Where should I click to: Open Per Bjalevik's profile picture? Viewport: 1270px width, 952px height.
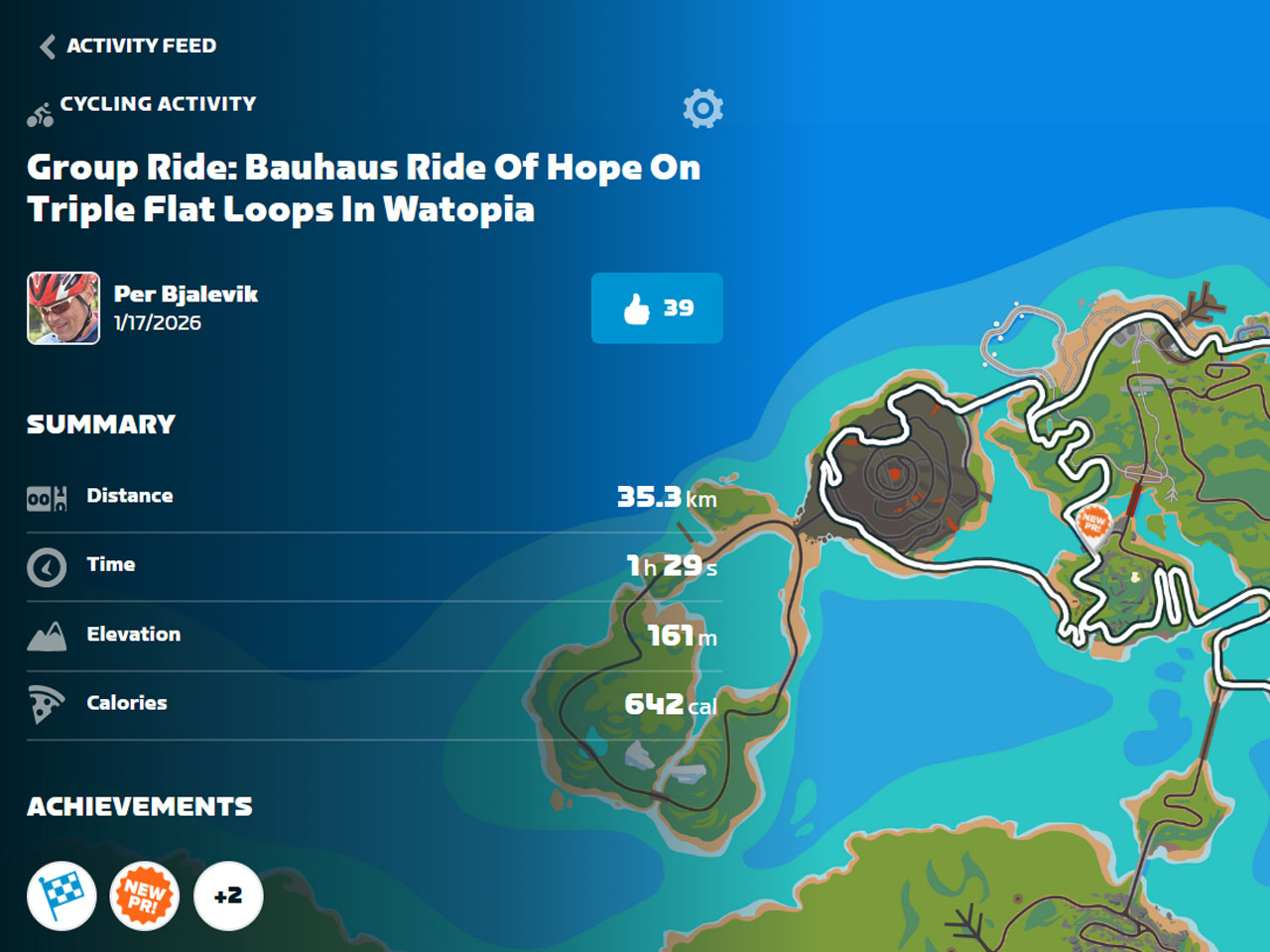coord(63,308)
